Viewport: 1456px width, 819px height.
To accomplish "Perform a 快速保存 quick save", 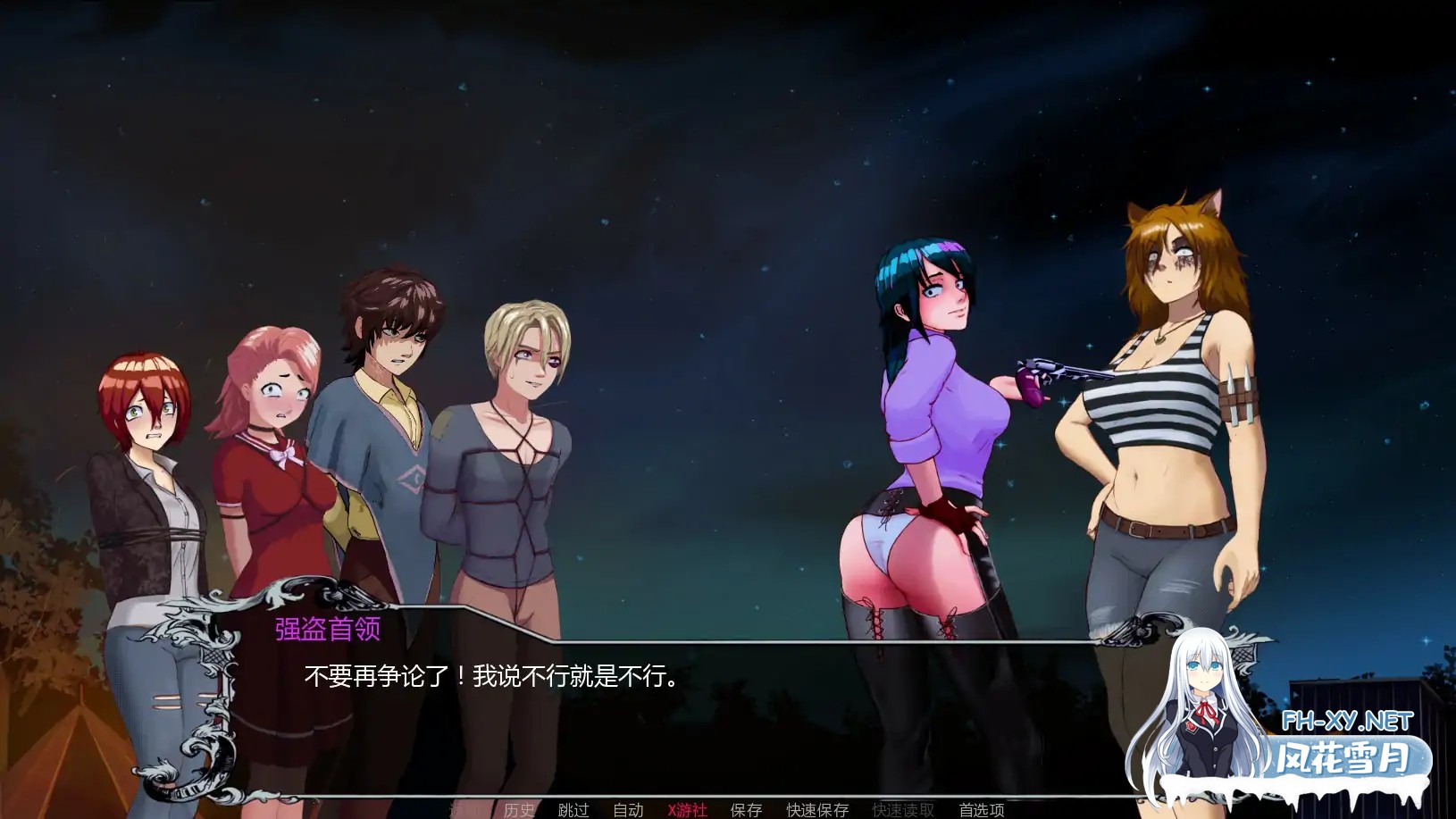I will click(816, 811).
